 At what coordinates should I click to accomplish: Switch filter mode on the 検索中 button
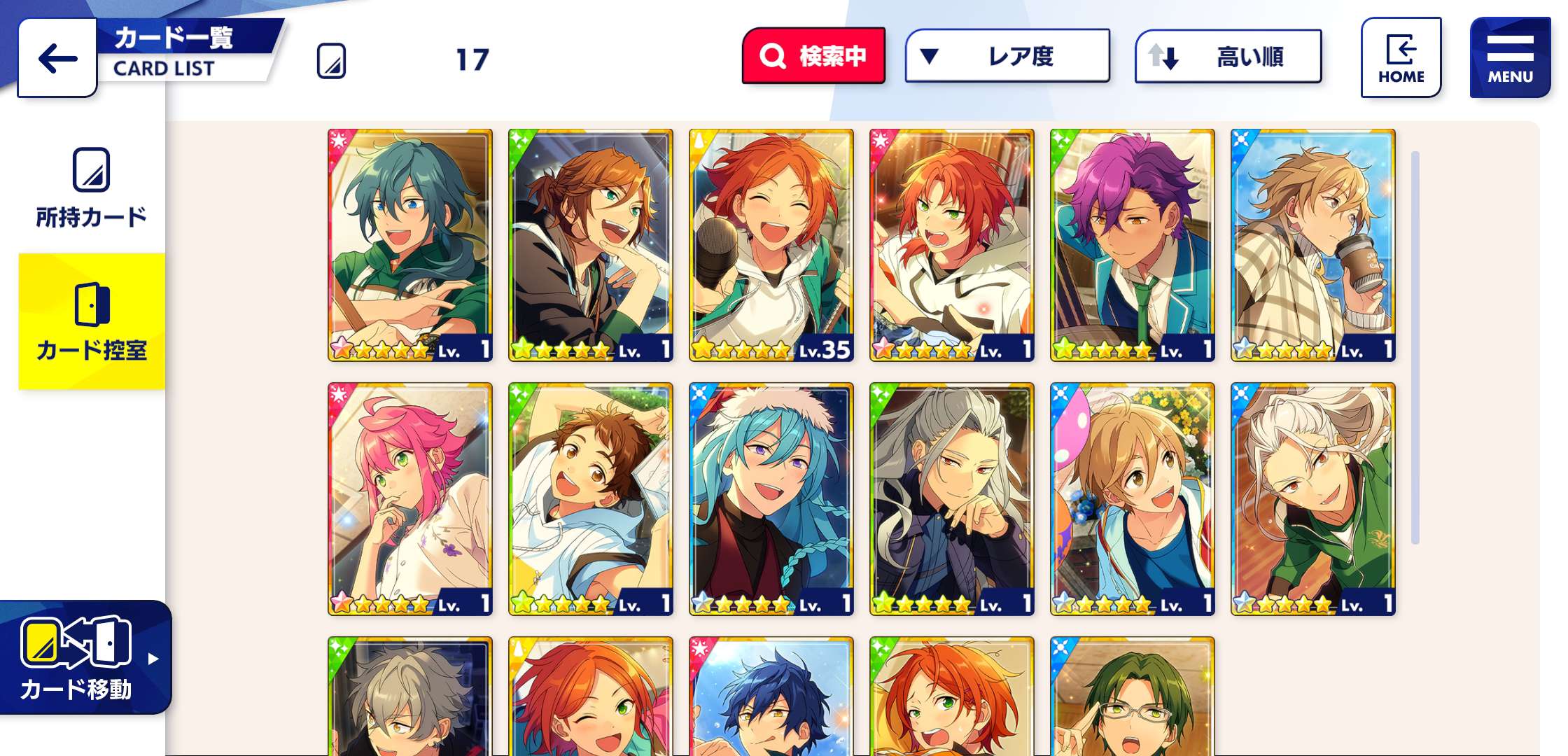[x=814, y=55]
